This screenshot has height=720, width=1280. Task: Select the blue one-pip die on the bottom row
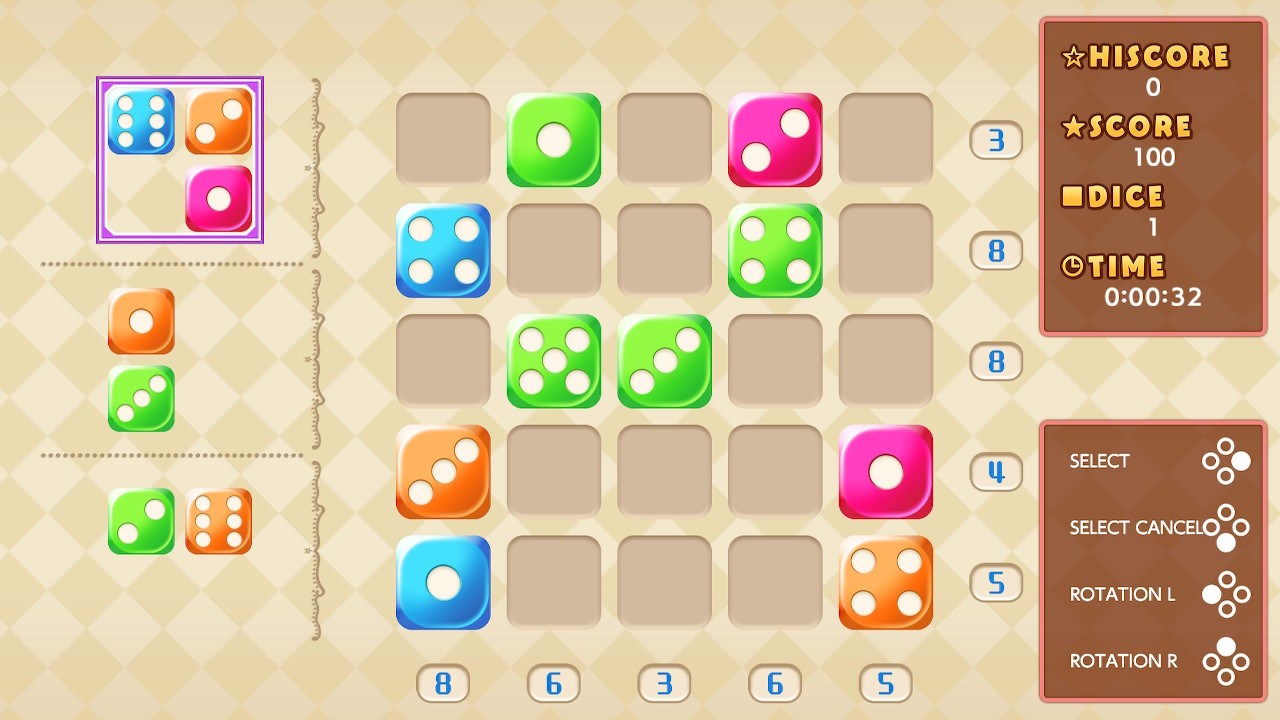tap(443, 584)
